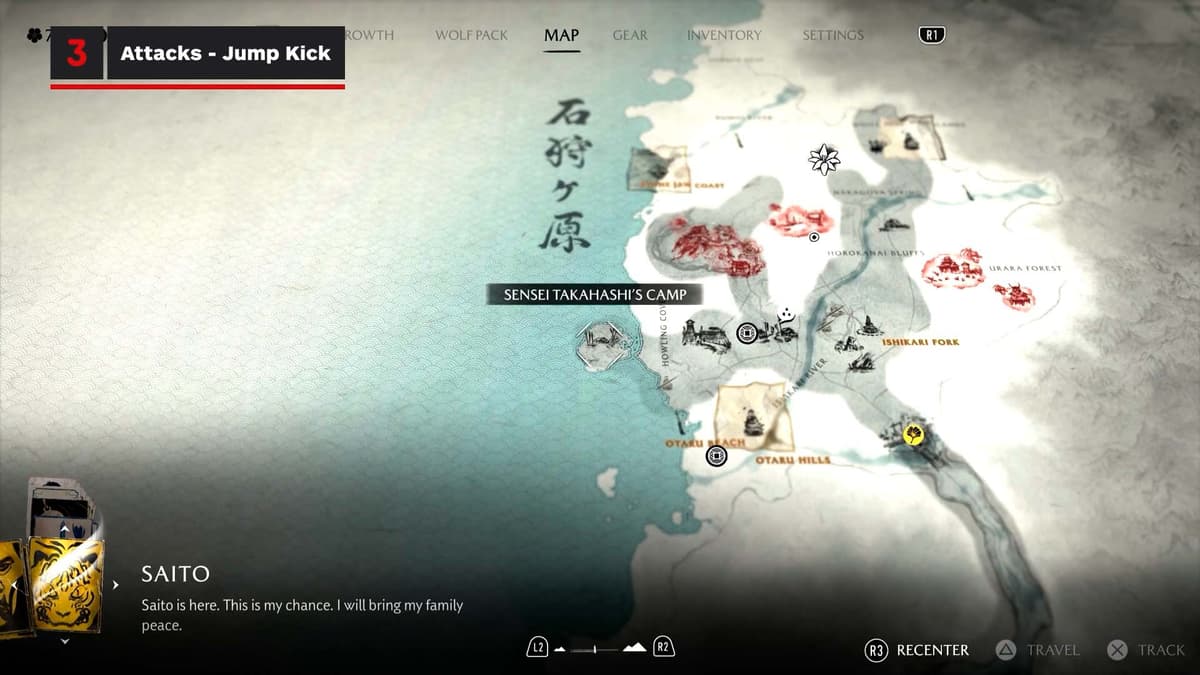The height and width of the screenshot is (675, 1200).
Task: Select the yellow quest objective map marker
Action: pos(912,435)
